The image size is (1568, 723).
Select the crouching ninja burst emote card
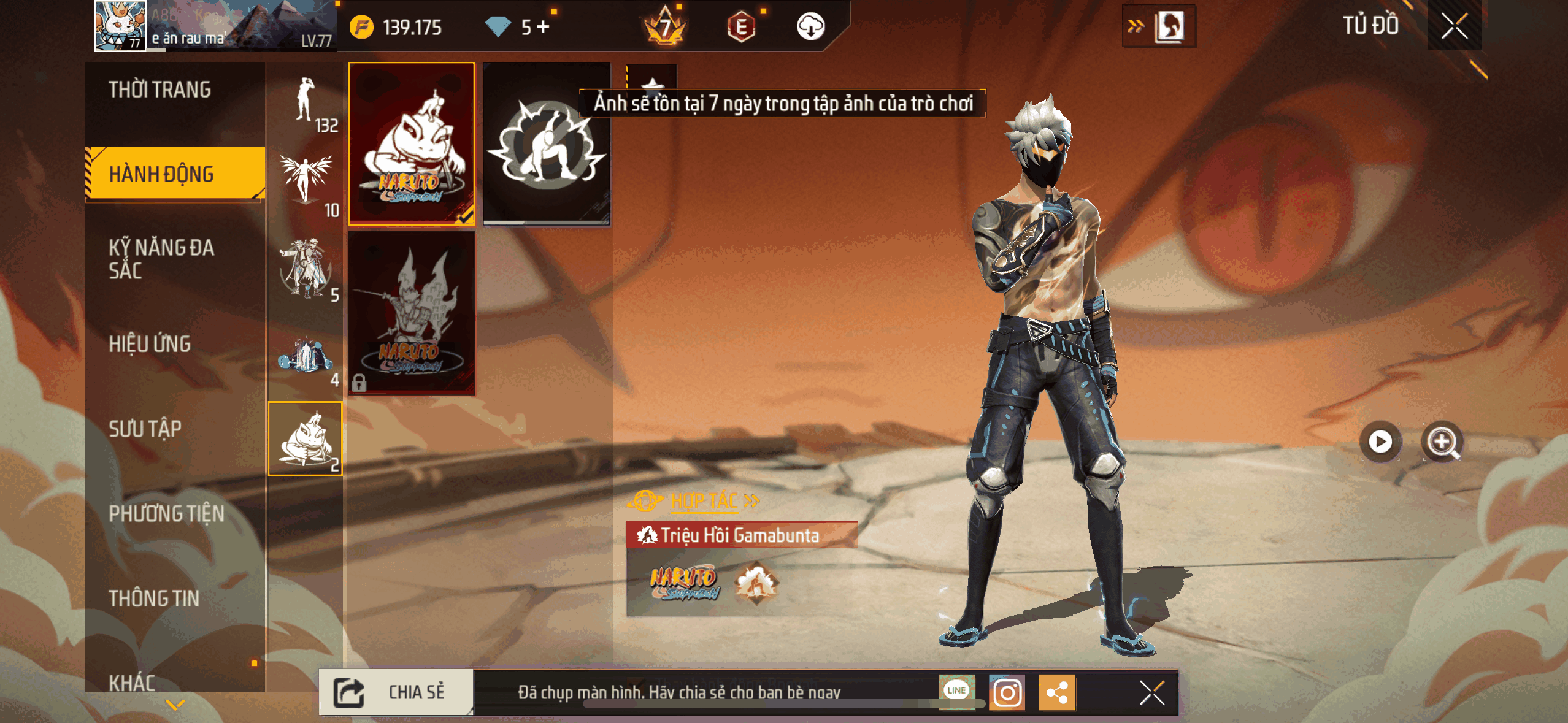[546, 143]
